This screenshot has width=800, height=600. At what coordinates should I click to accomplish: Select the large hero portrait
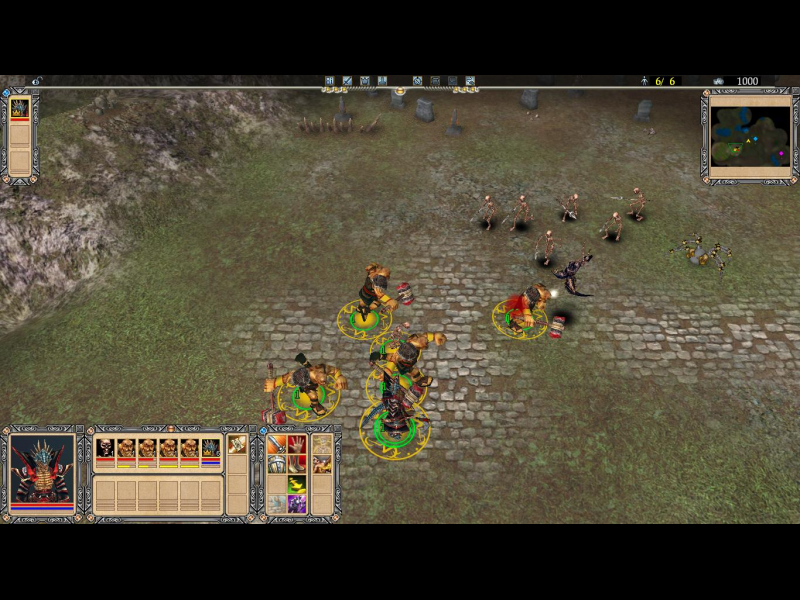tap(42, 468)
